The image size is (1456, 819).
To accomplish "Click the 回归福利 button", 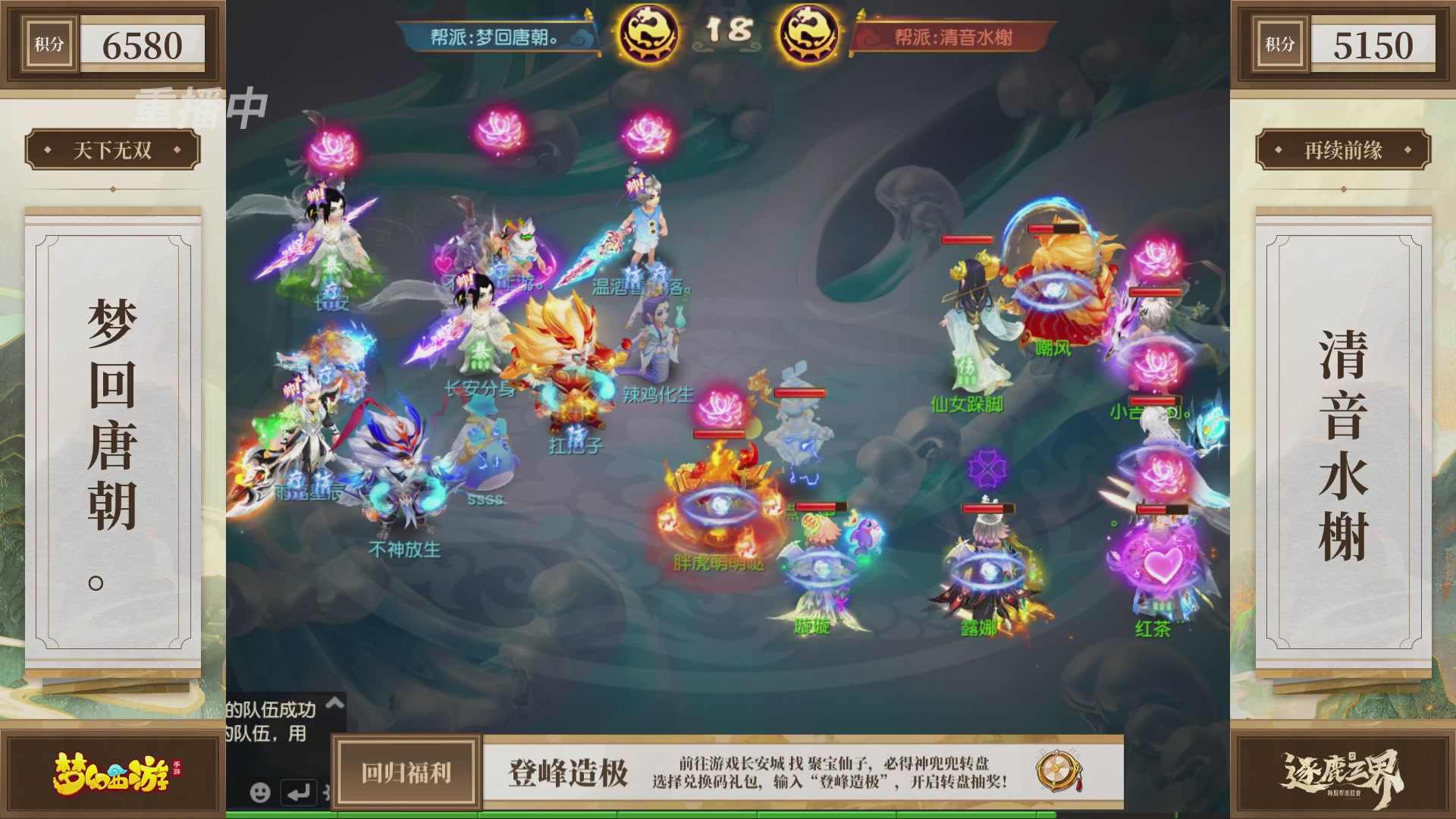I will point(406,770).
